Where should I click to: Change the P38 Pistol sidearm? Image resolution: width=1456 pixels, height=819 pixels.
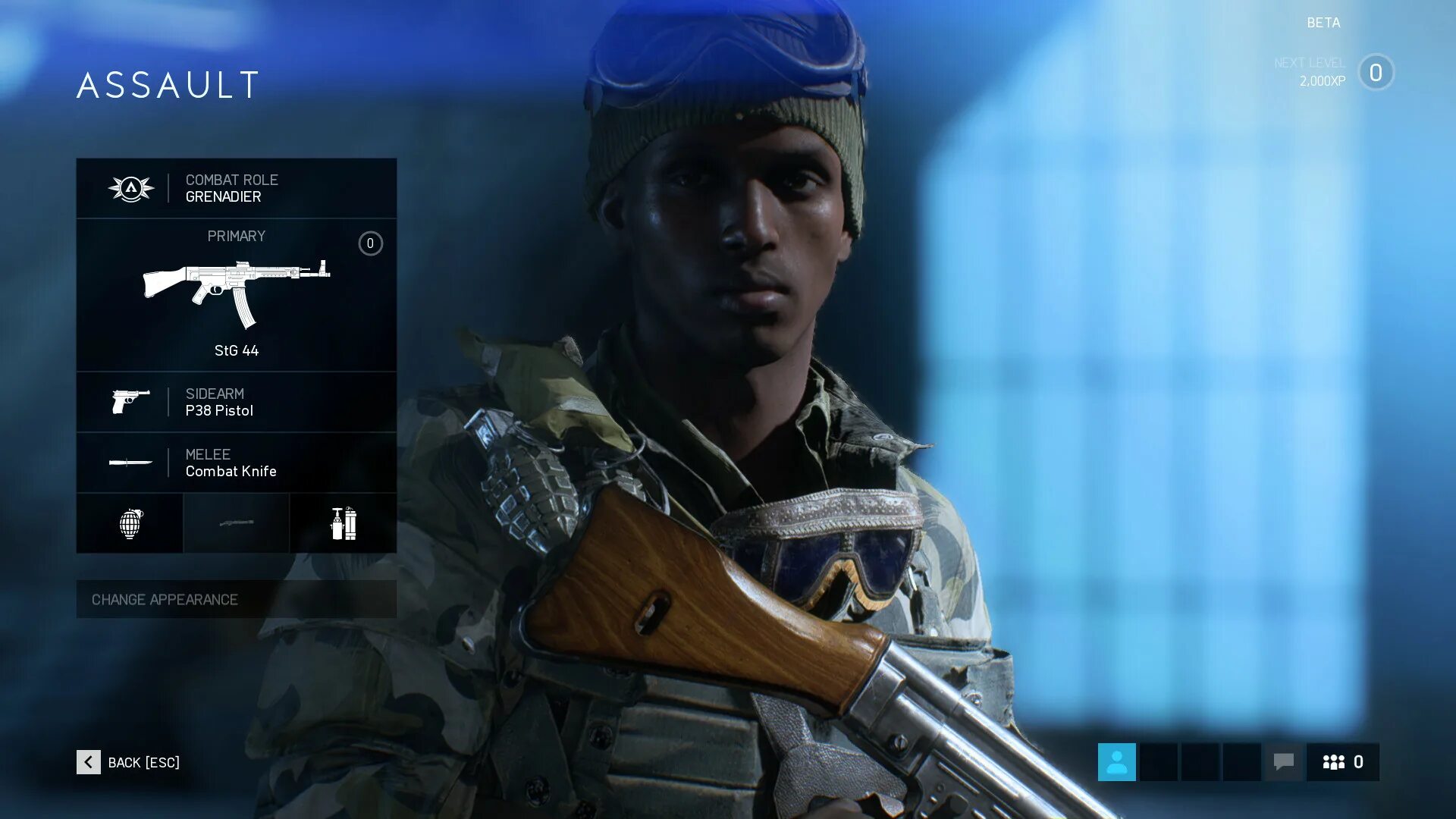click(x=236, y=402)
